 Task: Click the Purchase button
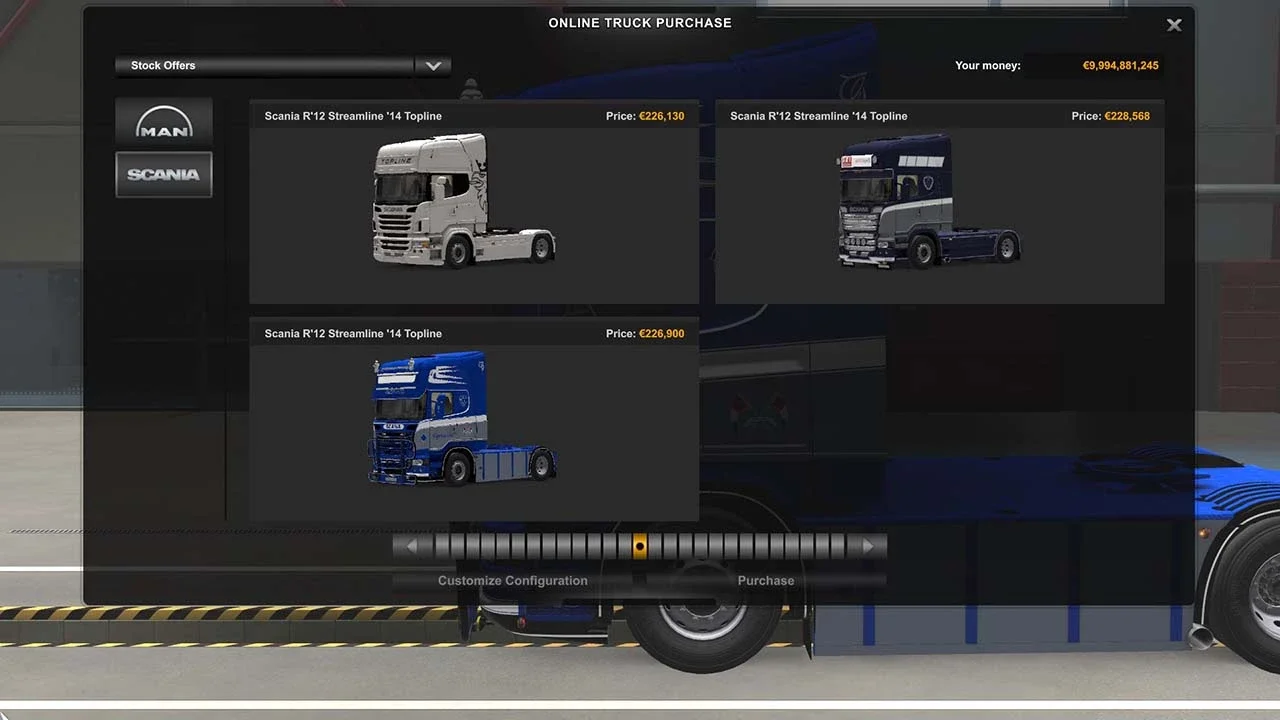pyautogui.click(x=765, y=580)
